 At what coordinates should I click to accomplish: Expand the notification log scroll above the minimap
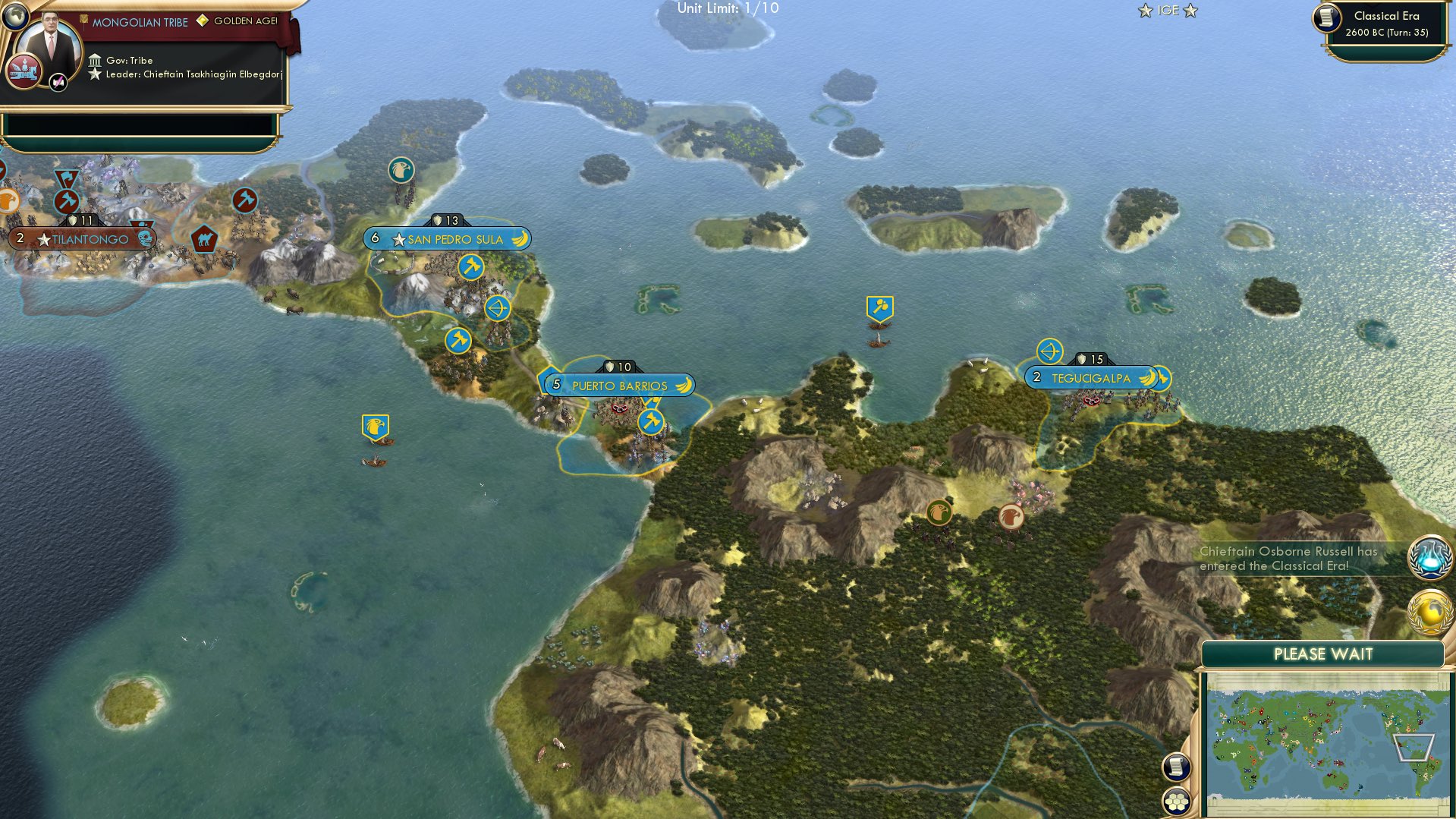pyautogui.click(x=1175, y=767)
